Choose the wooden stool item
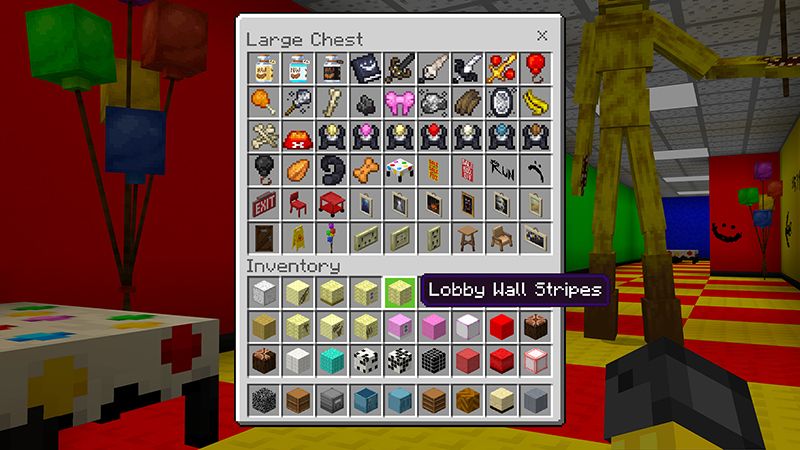800x450 pixels. click(x=467, y=237)
